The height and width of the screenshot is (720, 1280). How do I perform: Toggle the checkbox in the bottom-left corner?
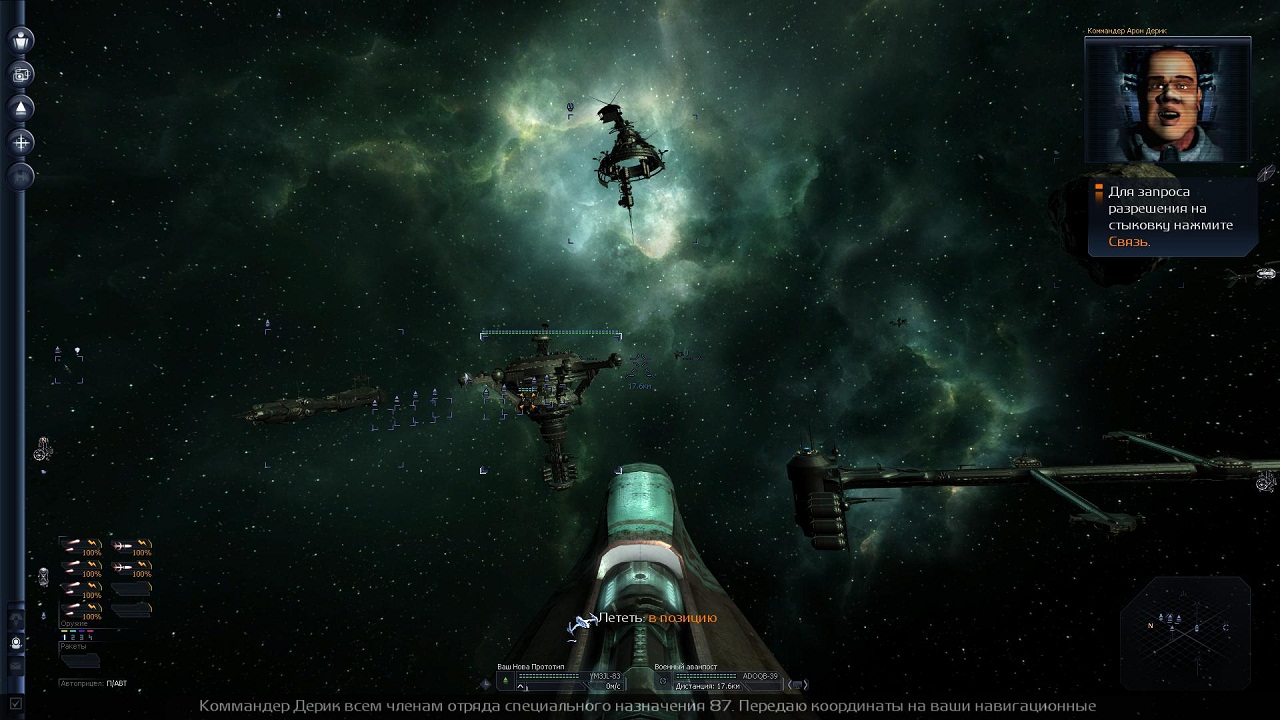click(x=16, y=704)
